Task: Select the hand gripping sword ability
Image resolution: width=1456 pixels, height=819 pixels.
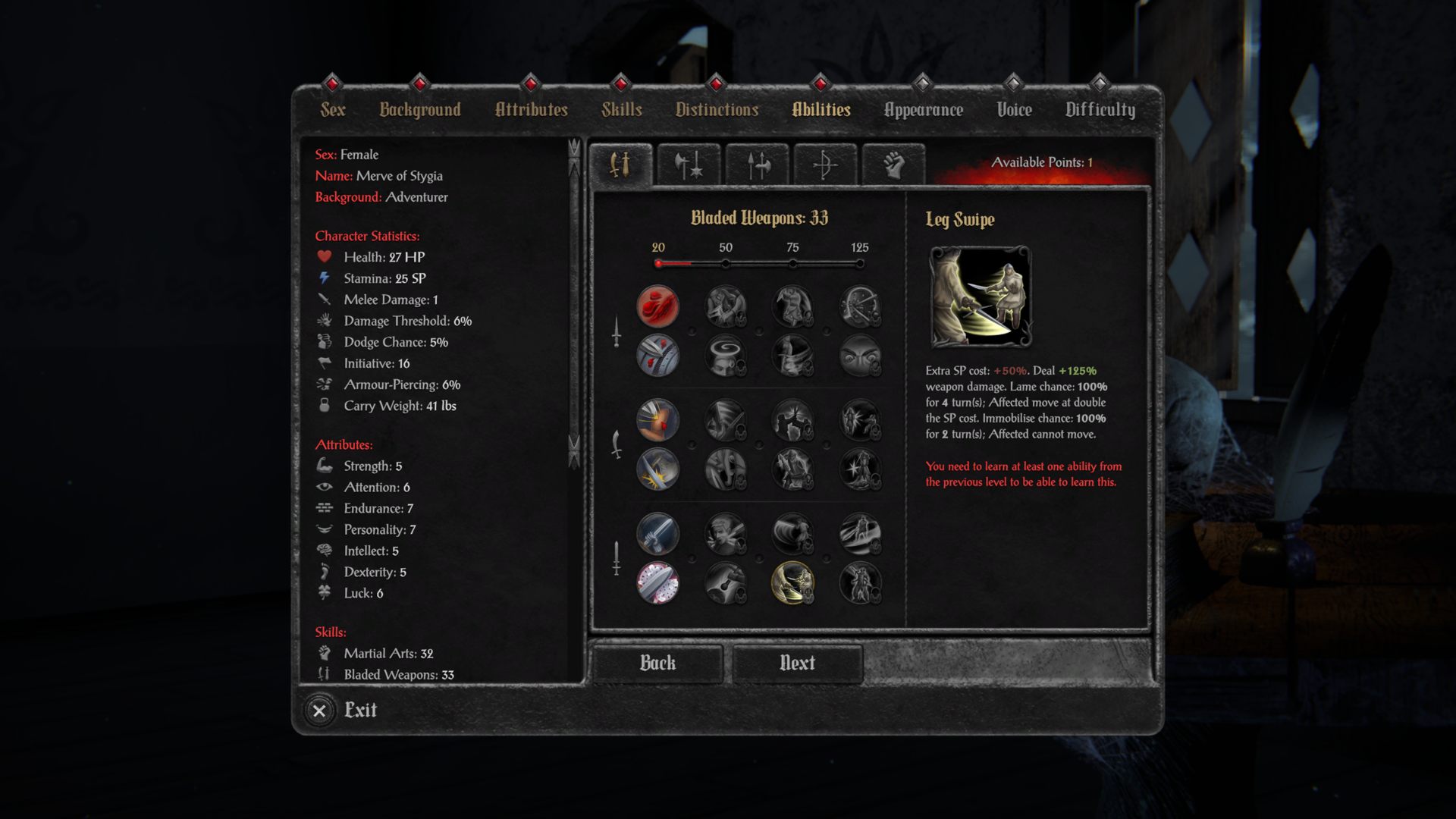Action: point(657,533)
